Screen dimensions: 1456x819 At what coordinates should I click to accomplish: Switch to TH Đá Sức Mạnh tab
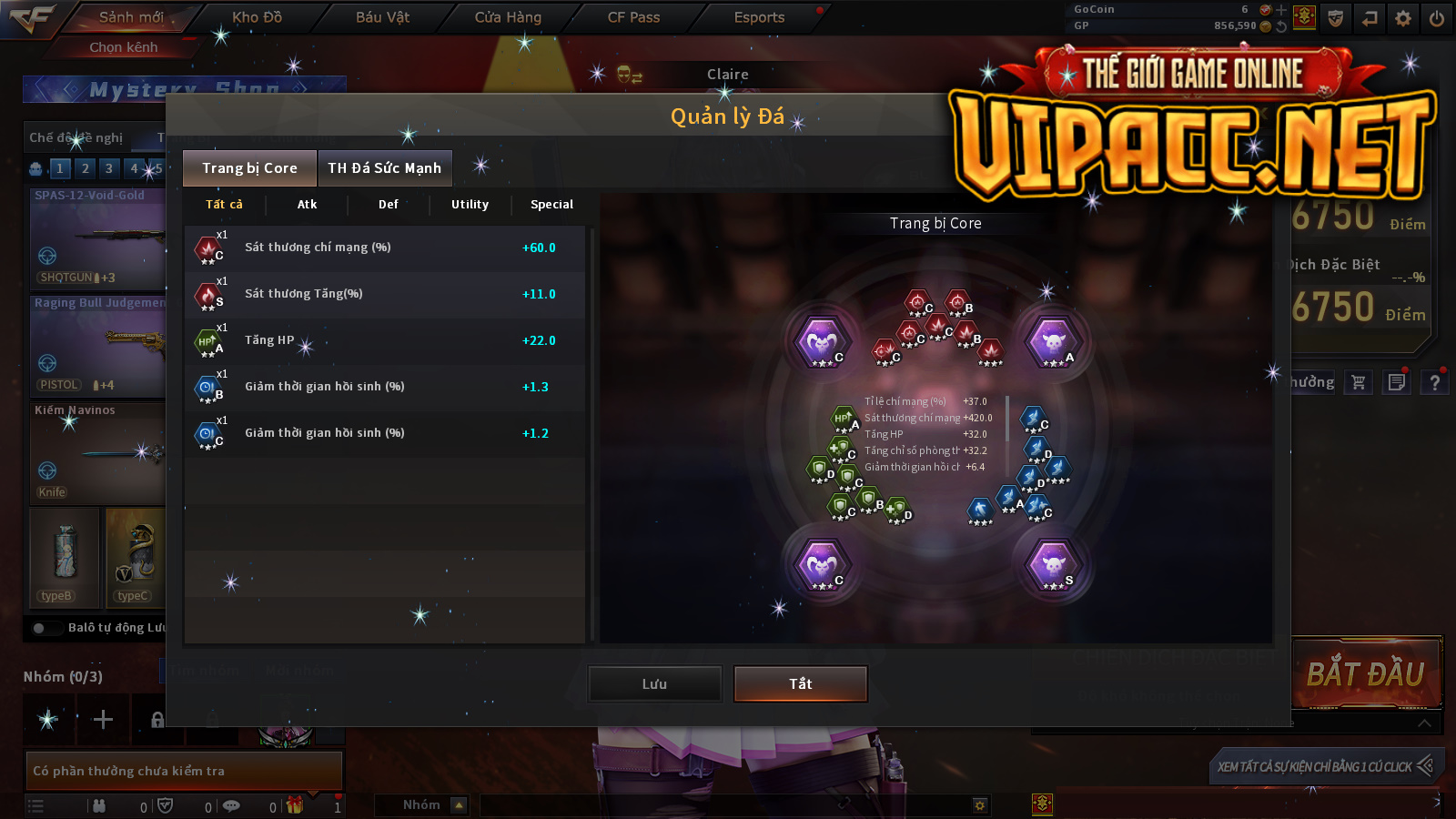click(384, 168)
